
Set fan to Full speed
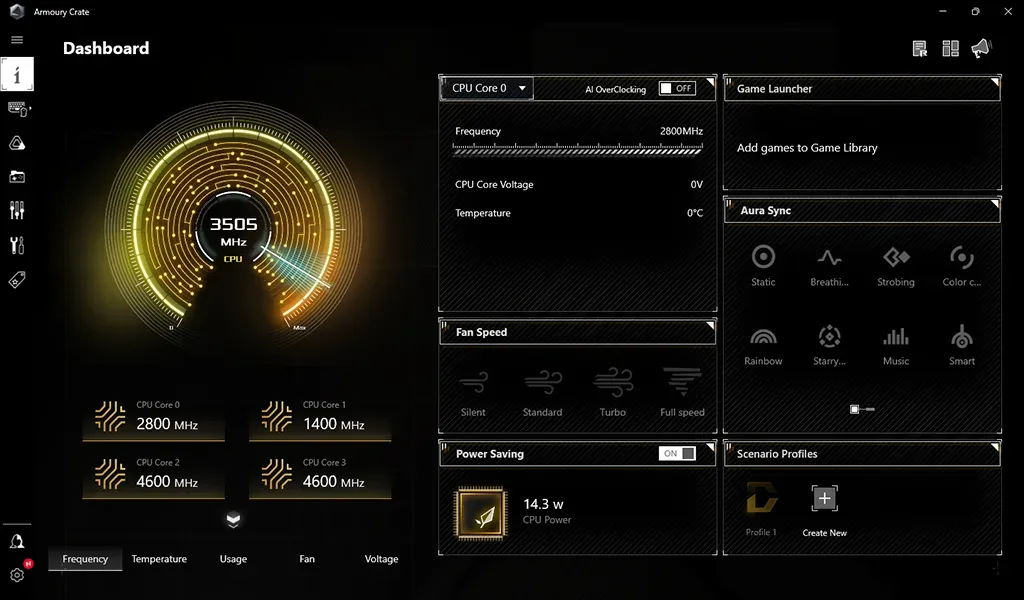(x=682, y=391)
